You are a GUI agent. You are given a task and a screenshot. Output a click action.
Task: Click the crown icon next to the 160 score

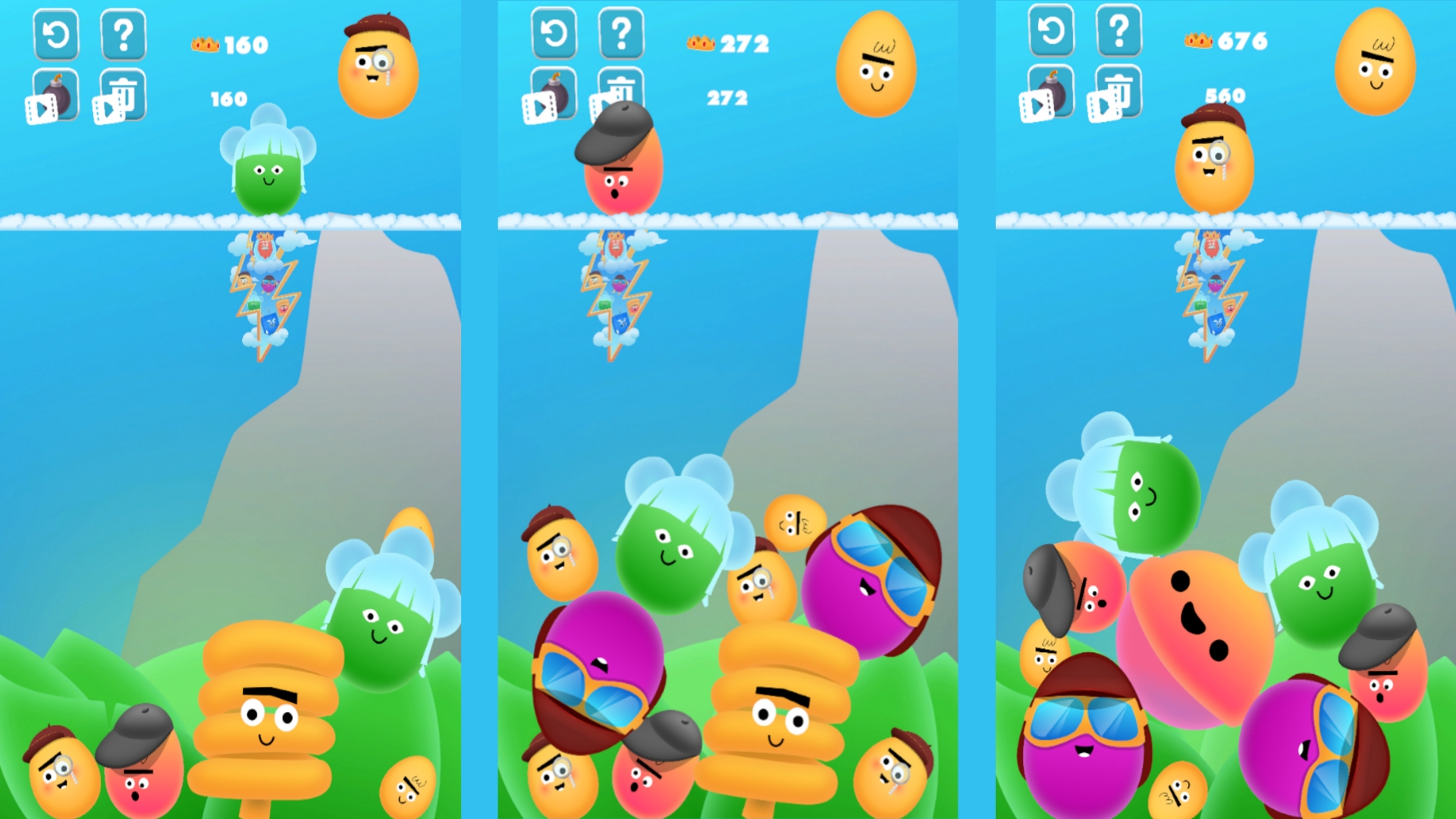pos(206,44)
